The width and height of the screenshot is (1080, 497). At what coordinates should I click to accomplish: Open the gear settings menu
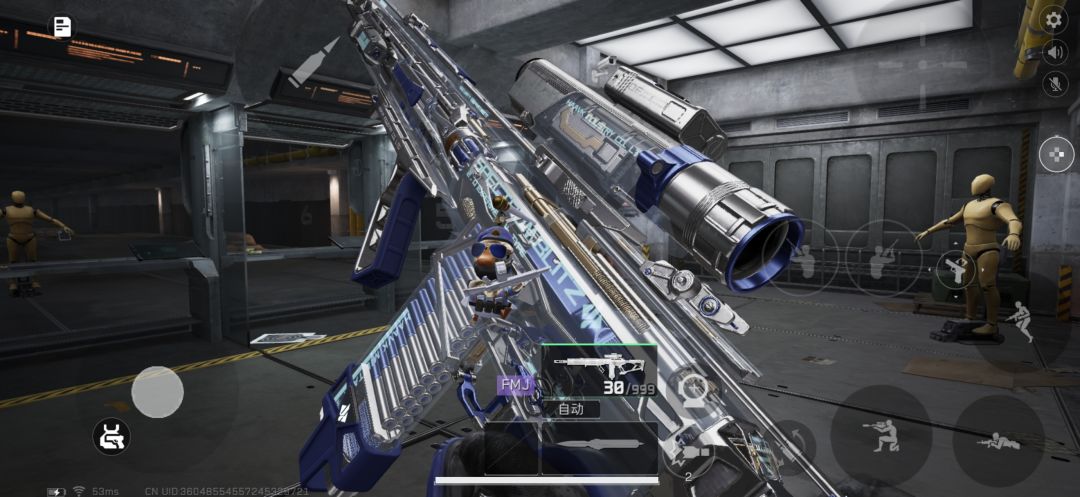pos(1054,19)
